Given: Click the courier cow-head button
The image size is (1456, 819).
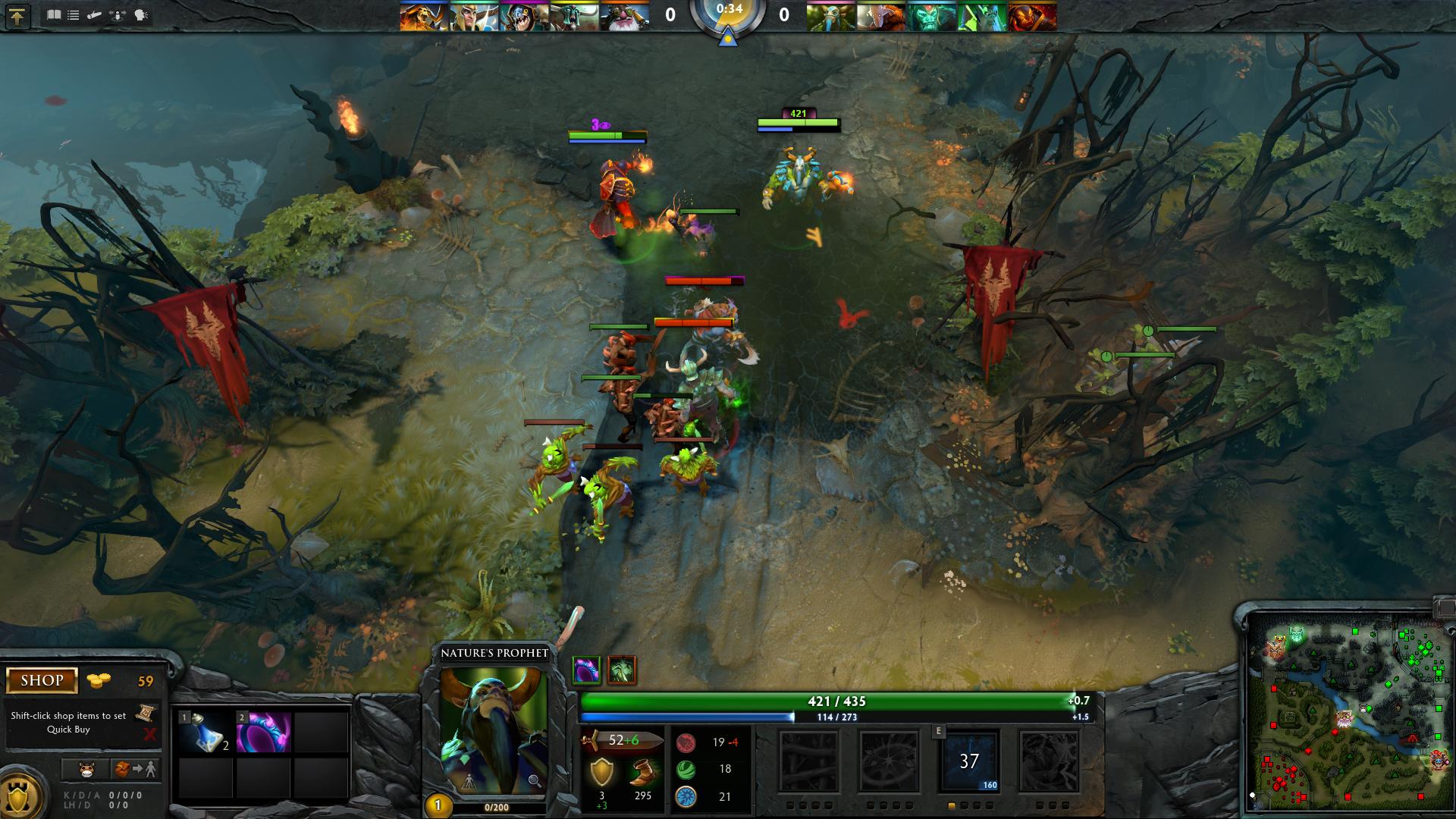Looking at the screenshot, I should (x=86, y=769).
